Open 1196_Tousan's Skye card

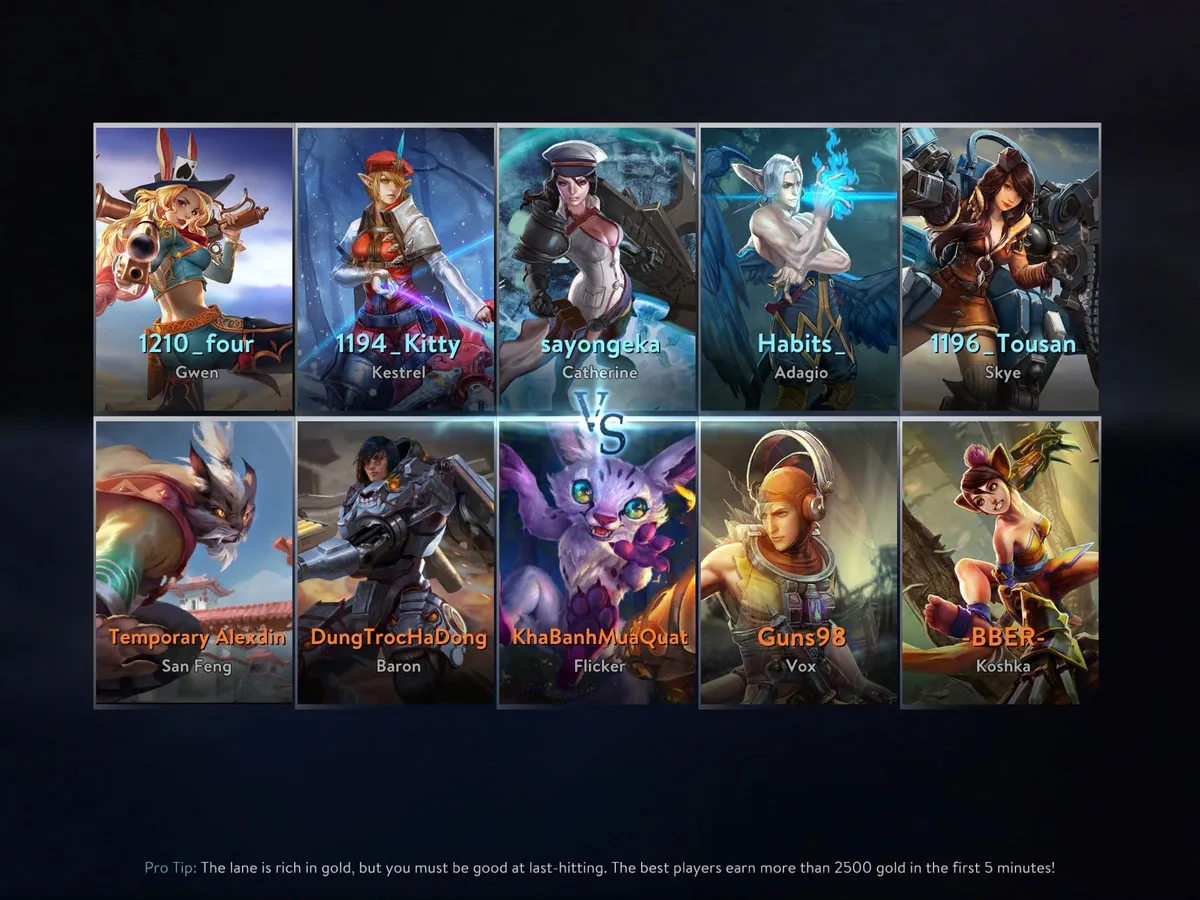[1001, 268]
